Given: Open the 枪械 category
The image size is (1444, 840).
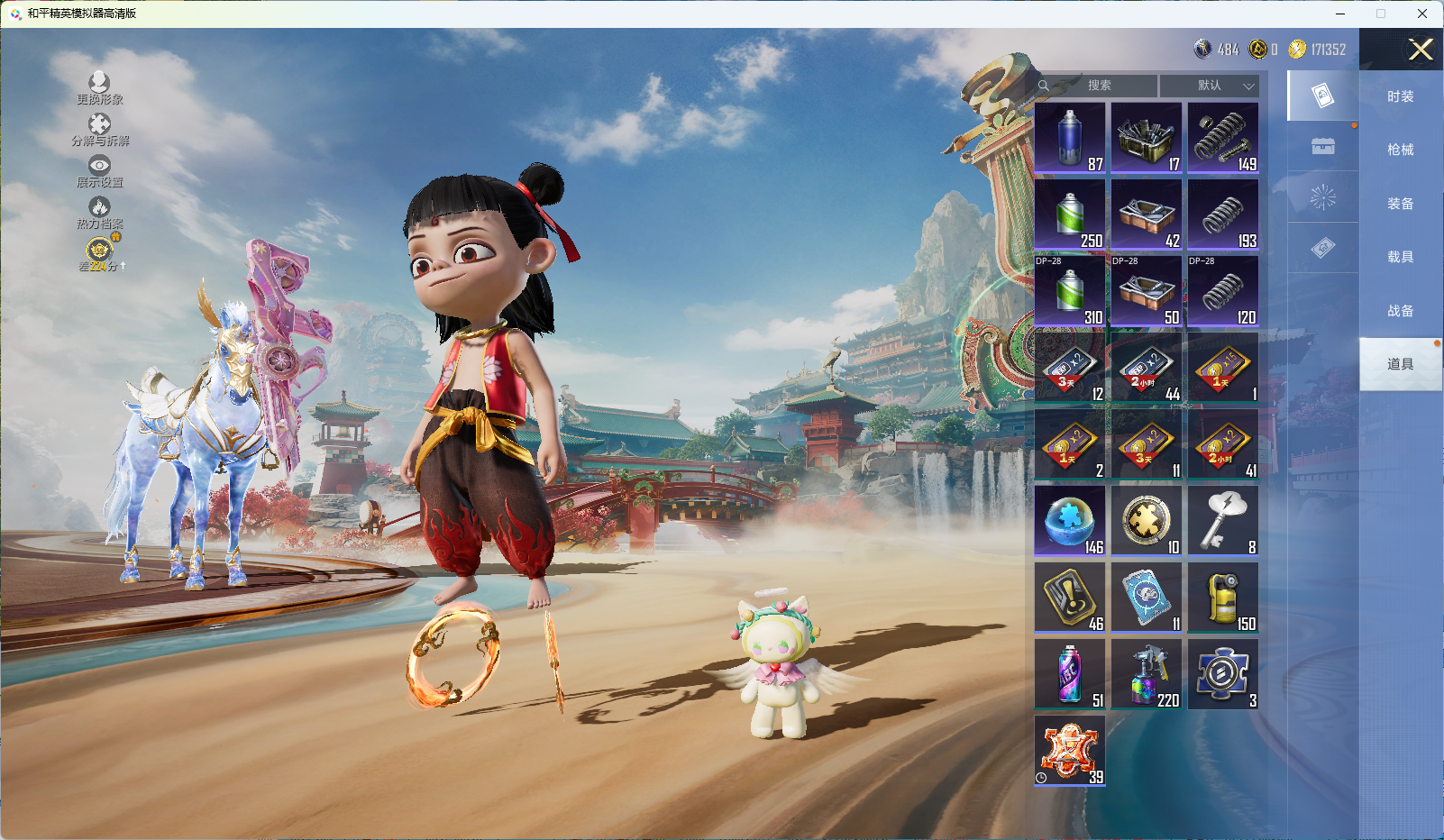Looking at the screenshot, I should click(x=1400, y=150).
